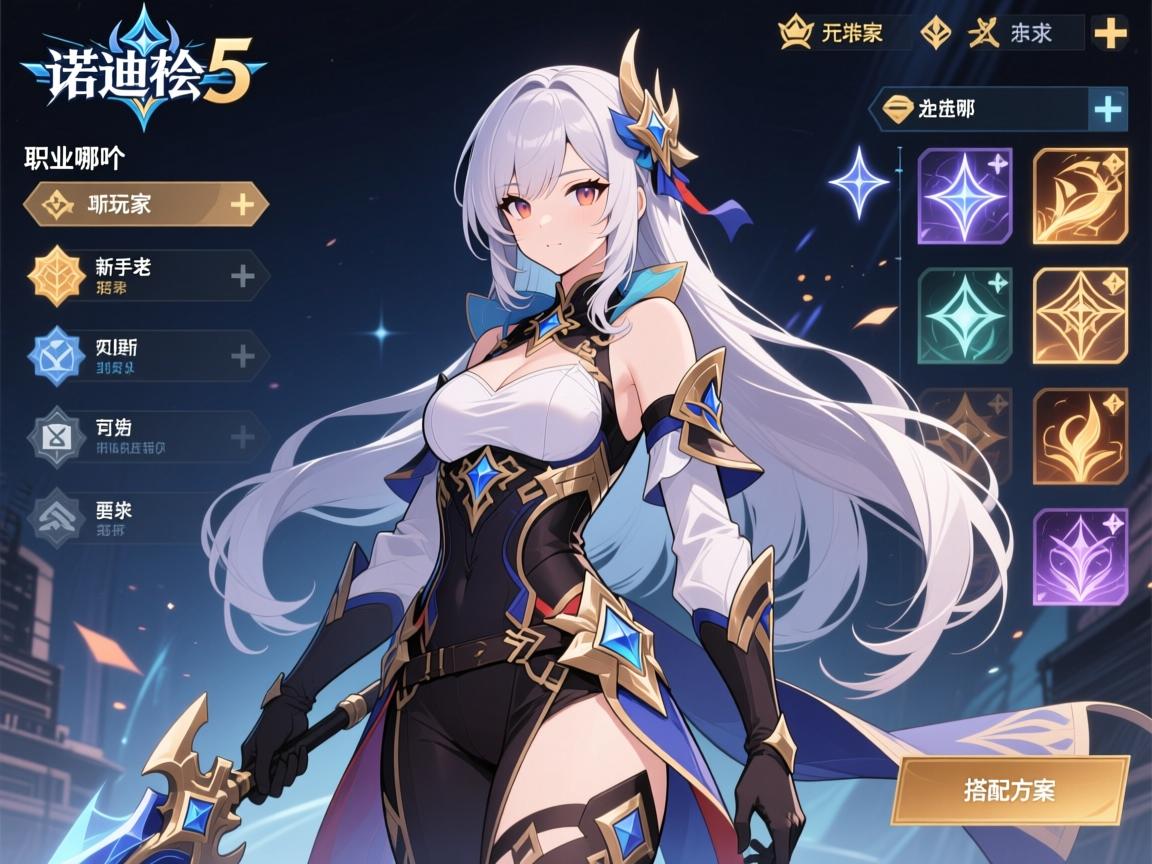The image size is (1152, 864).
Task: Select the purple four-point star skill tile
Action: pyautogui.click(x=964, y=196)
